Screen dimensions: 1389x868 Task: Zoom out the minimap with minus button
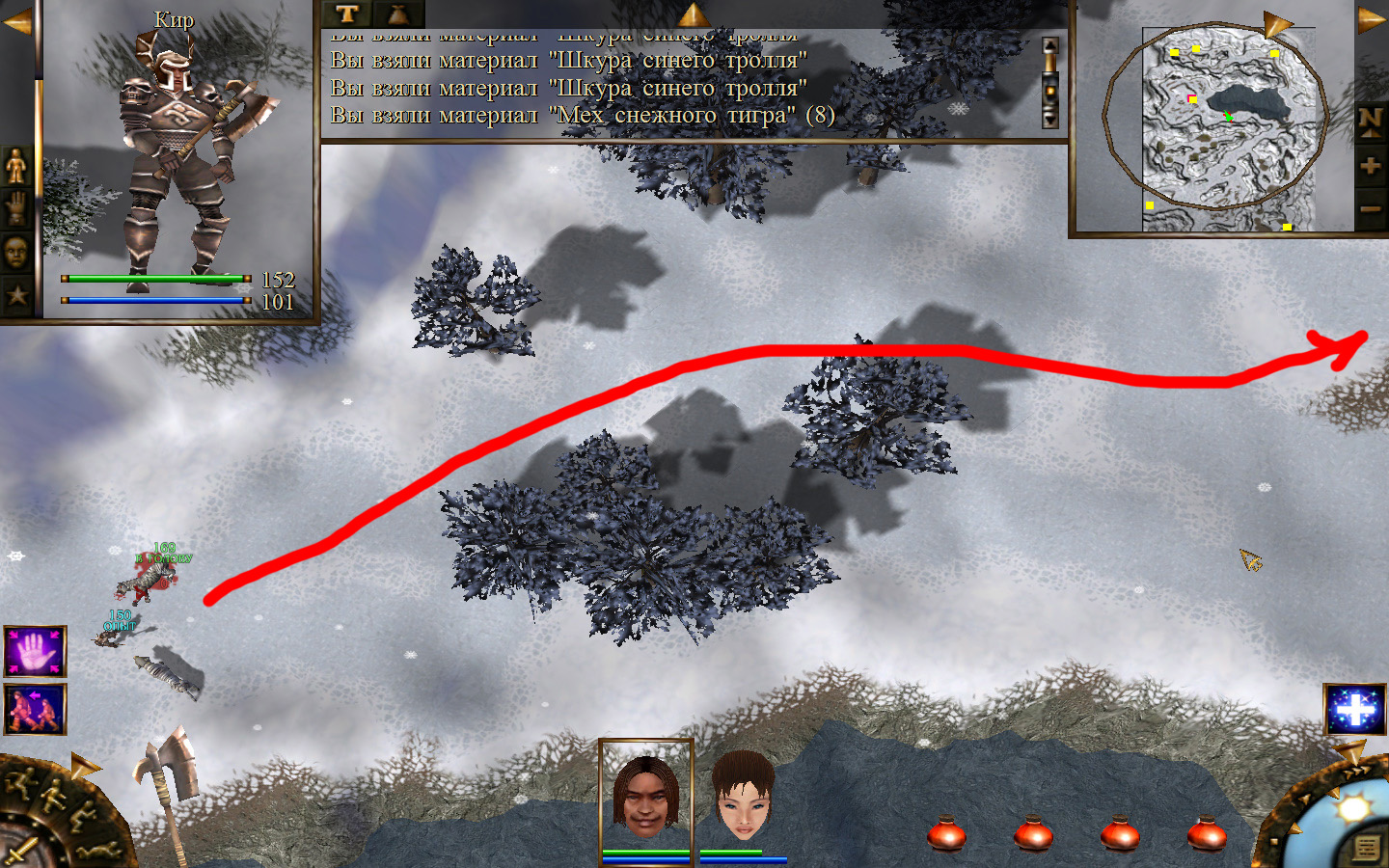(1370, 208)
